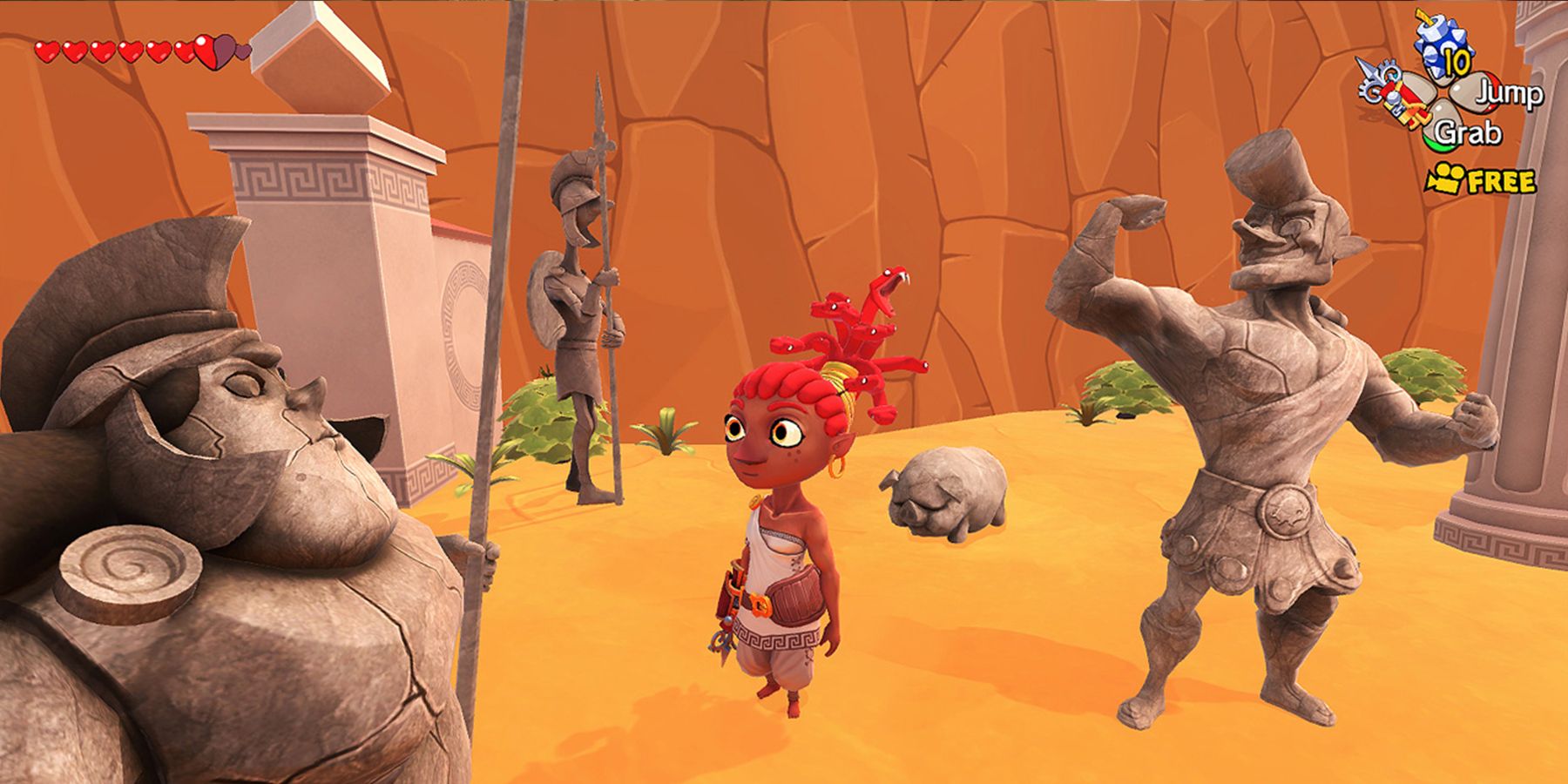Click the FREE camera label
Image resolution: width=1568 pixels, height=784 pixels.
1502,180
